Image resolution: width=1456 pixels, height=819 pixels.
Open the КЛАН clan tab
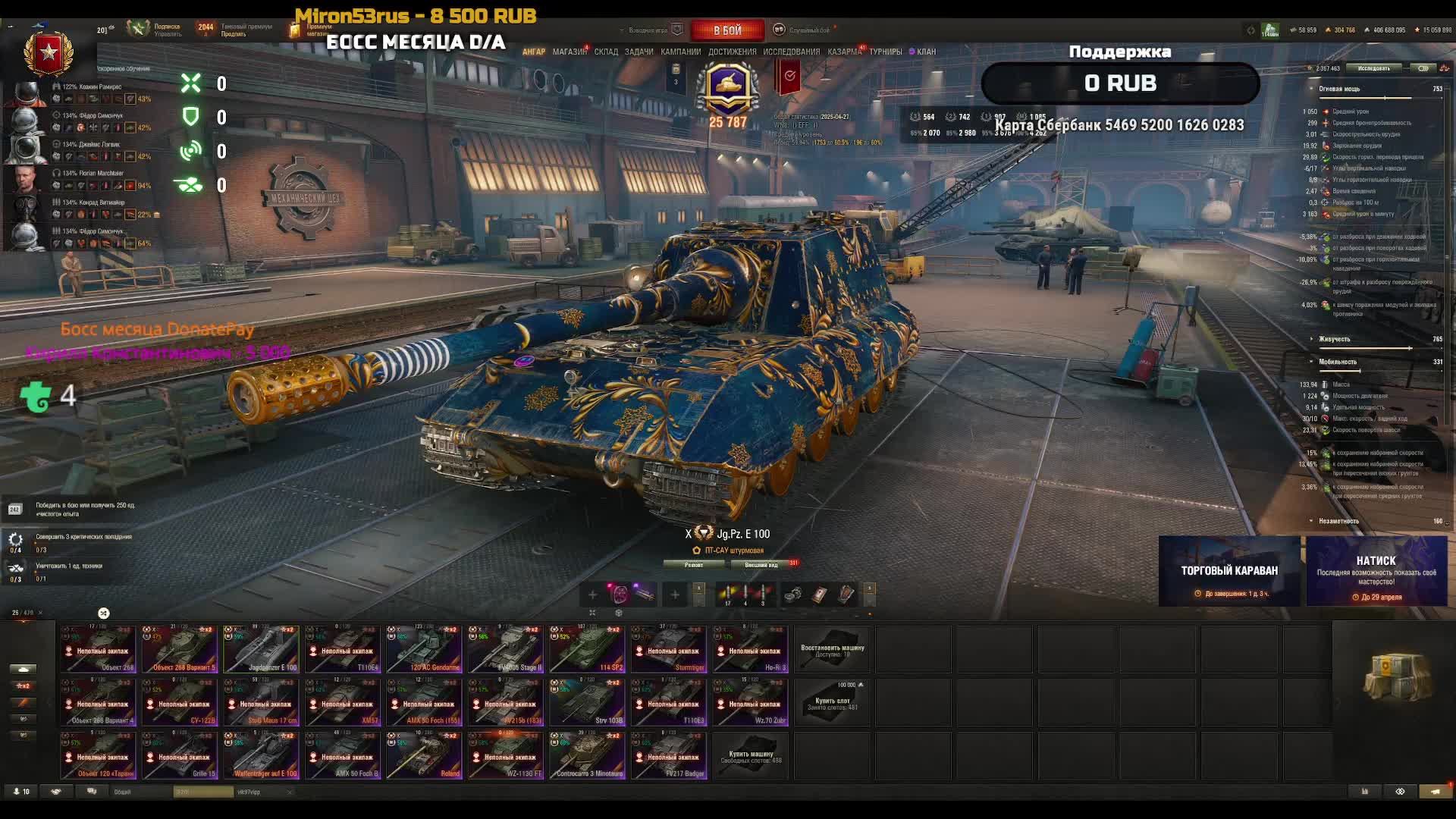click(x=926, y=52)
